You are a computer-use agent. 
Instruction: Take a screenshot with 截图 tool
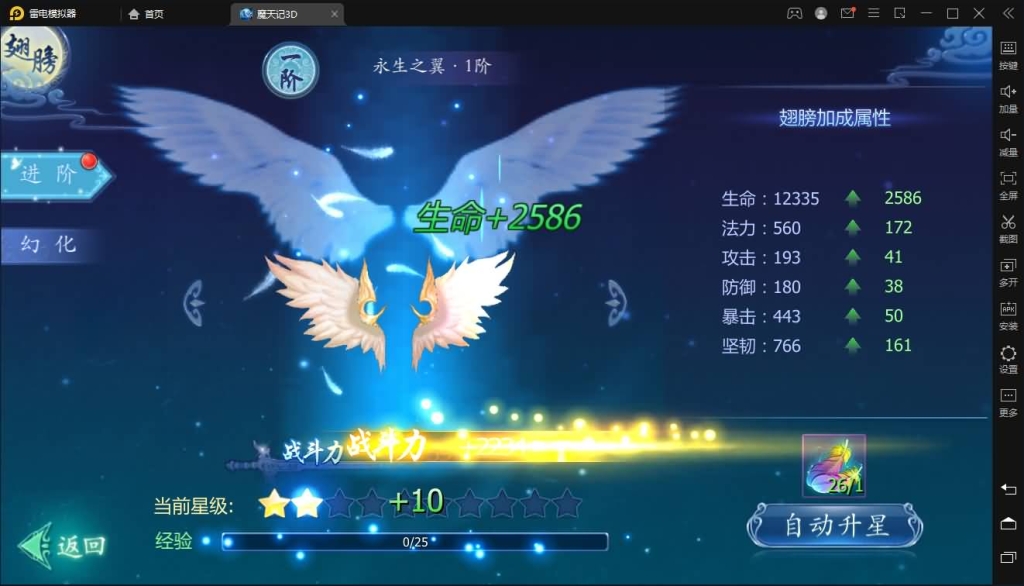[x=1008, y=227]
